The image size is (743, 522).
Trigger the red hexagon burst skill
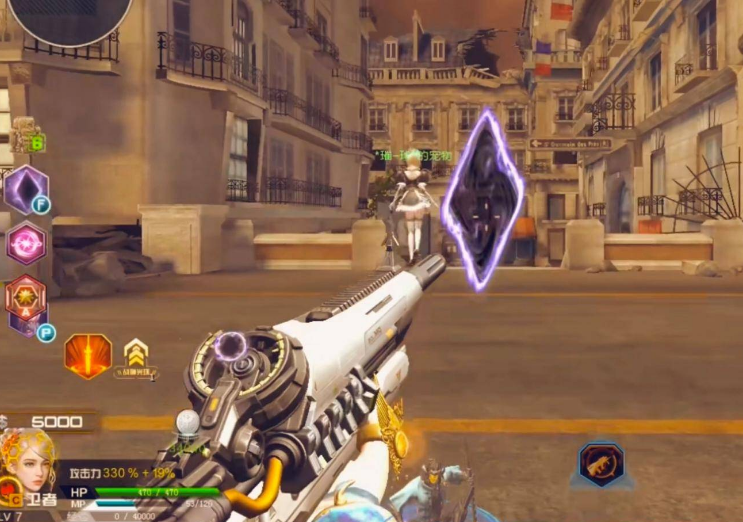point(26,297)
